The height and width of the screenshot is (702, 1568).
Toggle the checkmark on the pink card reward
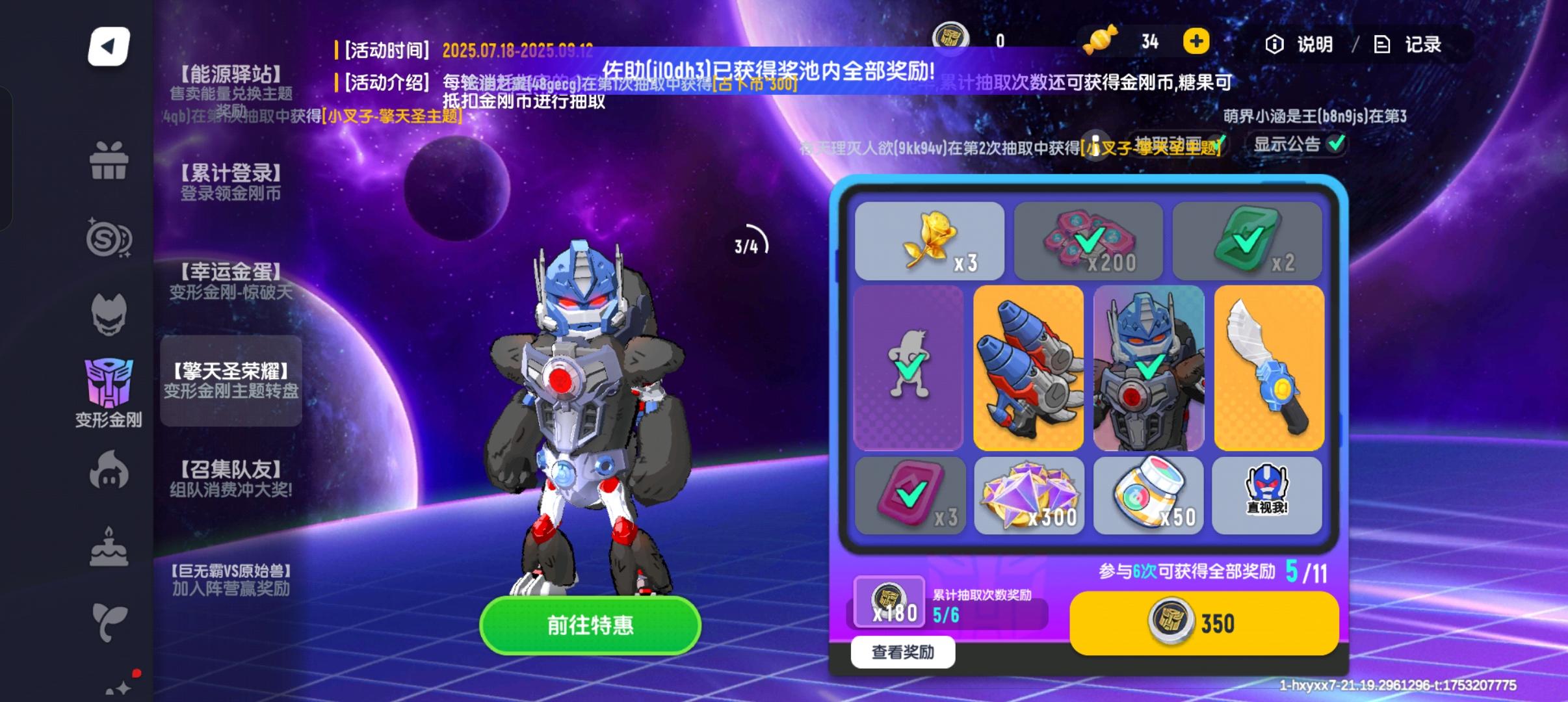point(910,494)
